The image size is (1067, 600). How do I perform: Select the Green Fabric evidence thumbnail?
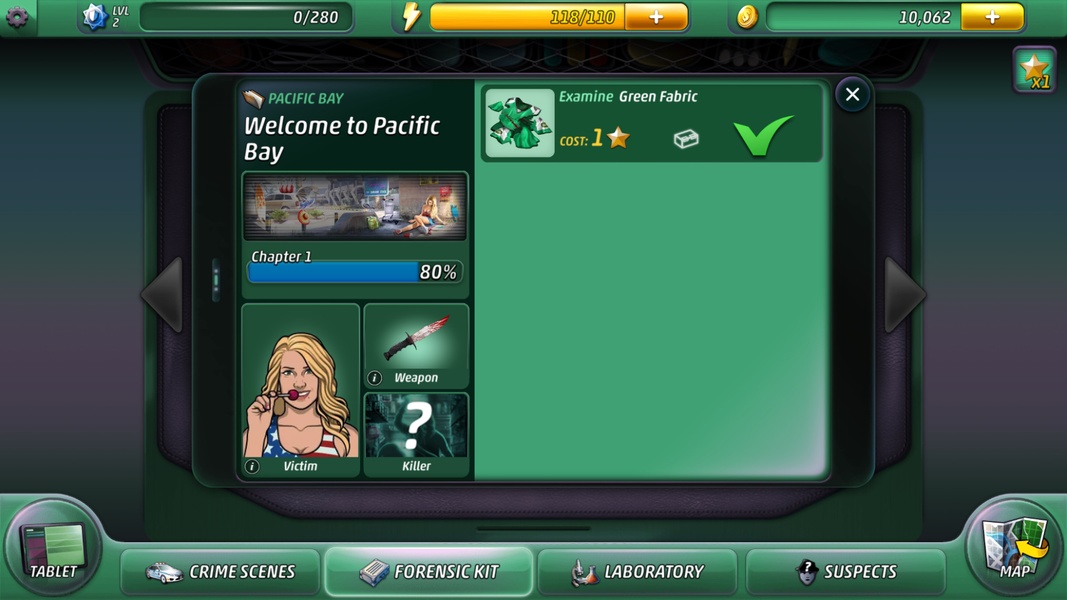[x=520, y=123]
